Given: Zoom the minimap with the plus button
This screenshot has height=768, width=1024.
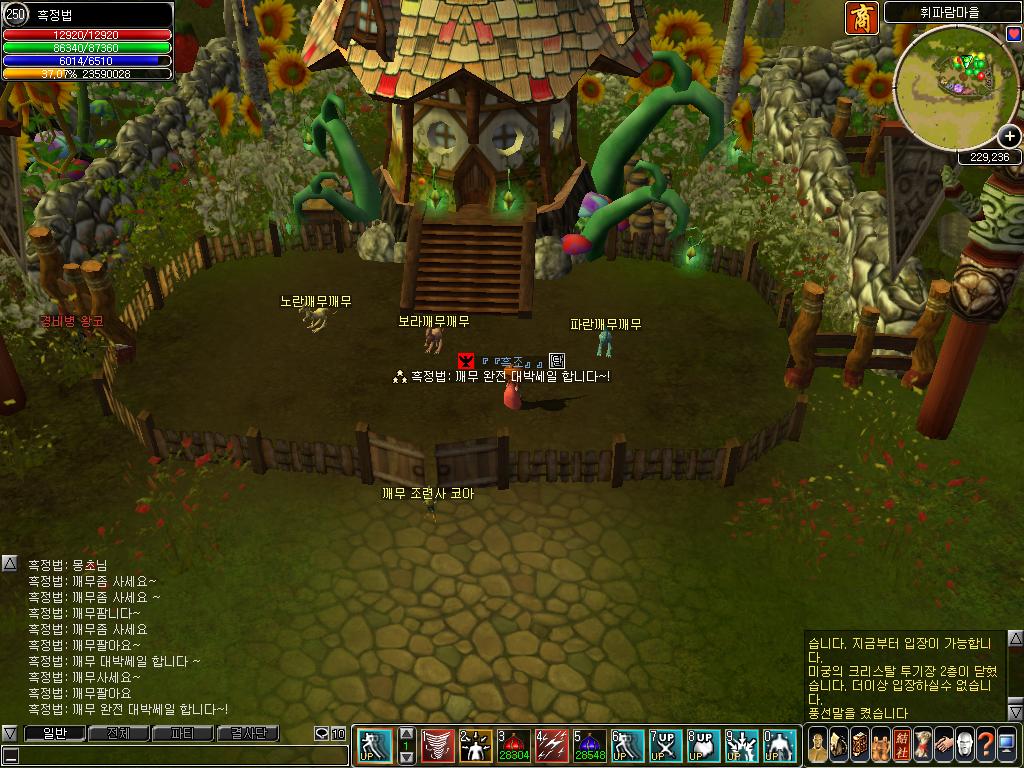Looking at the screenshot, I should point(1009,137).
